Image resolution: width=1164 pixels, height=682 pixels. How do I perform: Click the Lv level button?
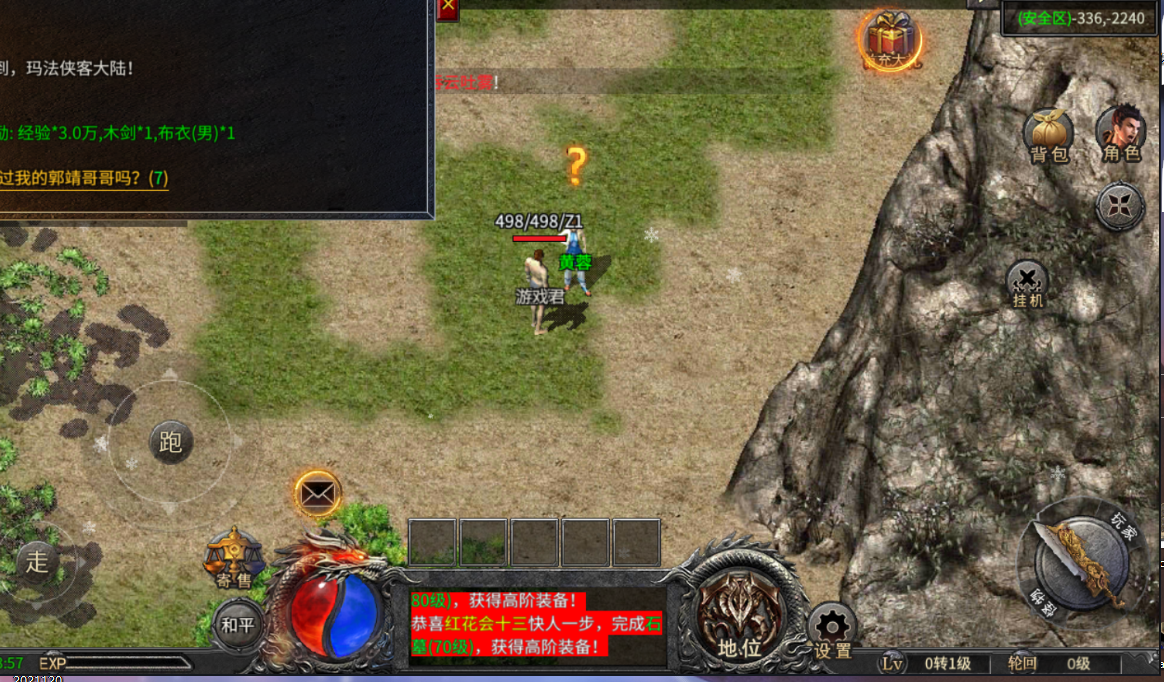tap(893, 664)
